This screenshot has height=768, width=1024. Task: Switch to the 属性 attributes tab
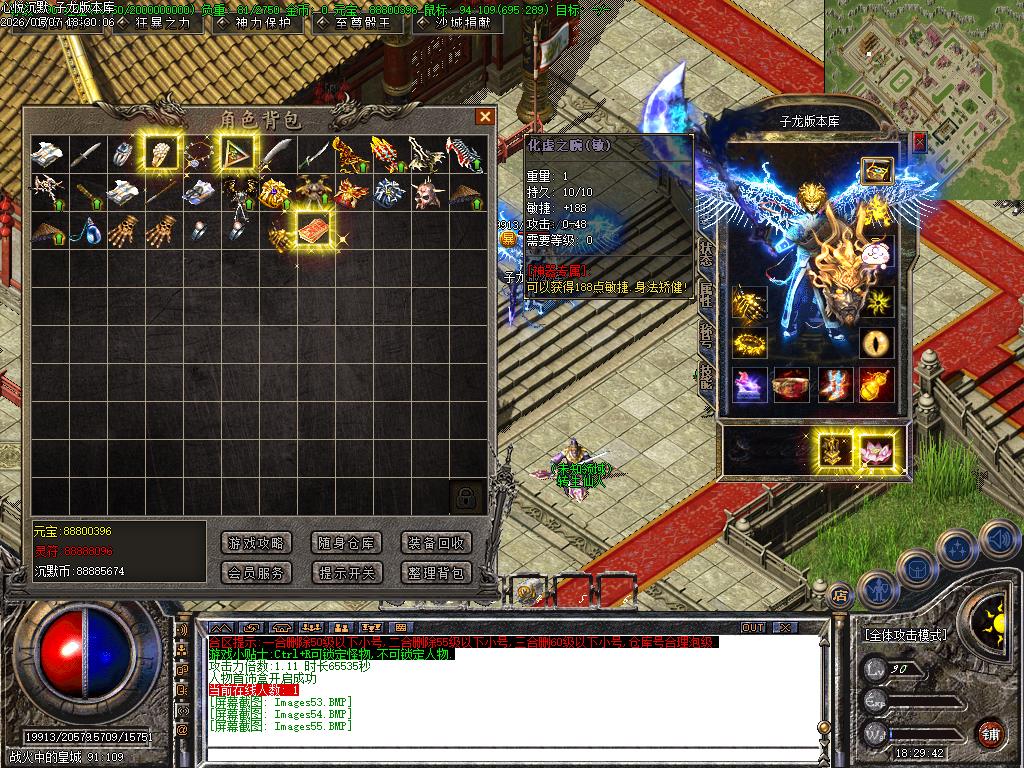(706, 293)
